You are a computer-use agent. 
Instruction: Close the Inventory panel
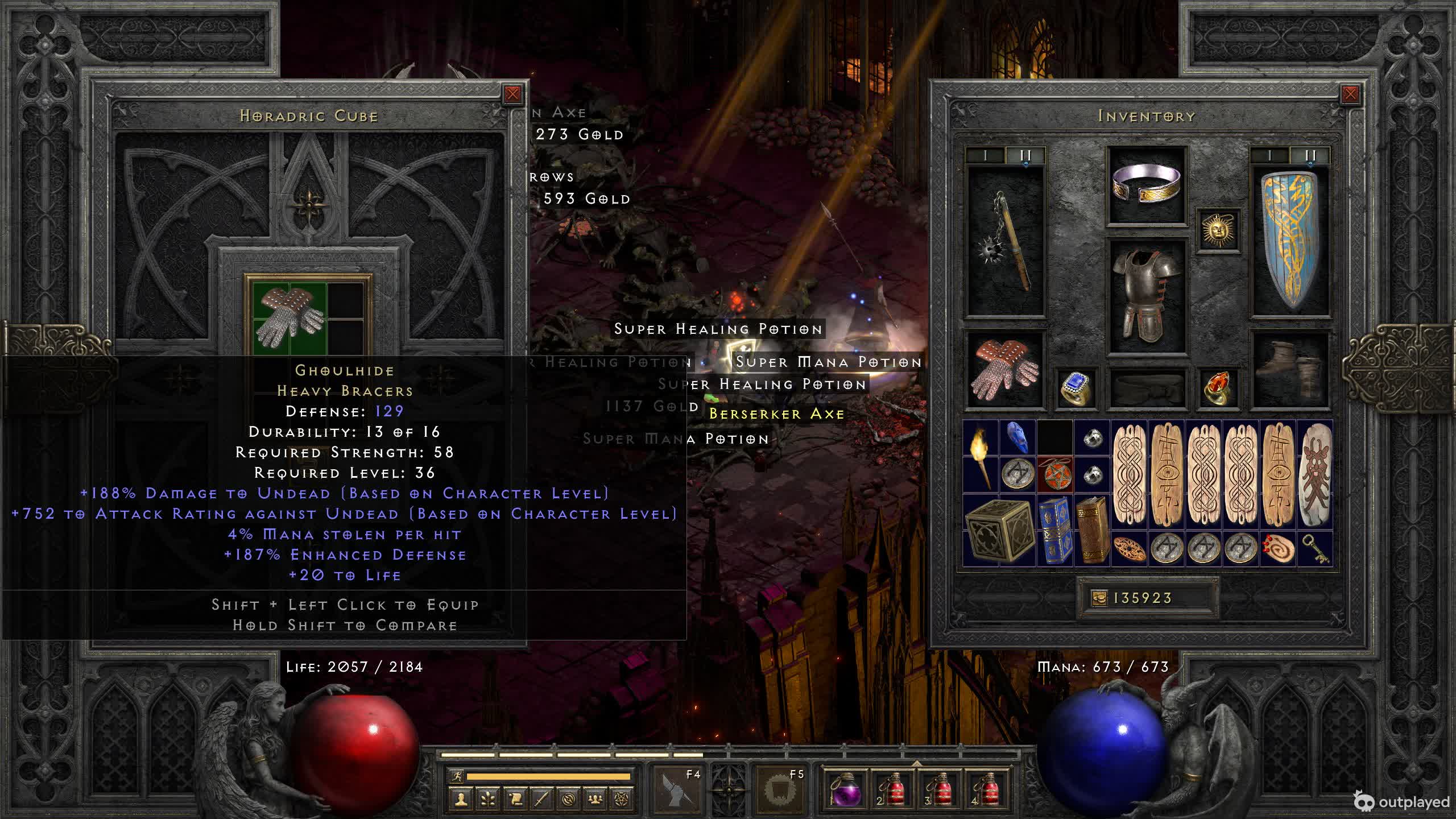point(1350,94)
